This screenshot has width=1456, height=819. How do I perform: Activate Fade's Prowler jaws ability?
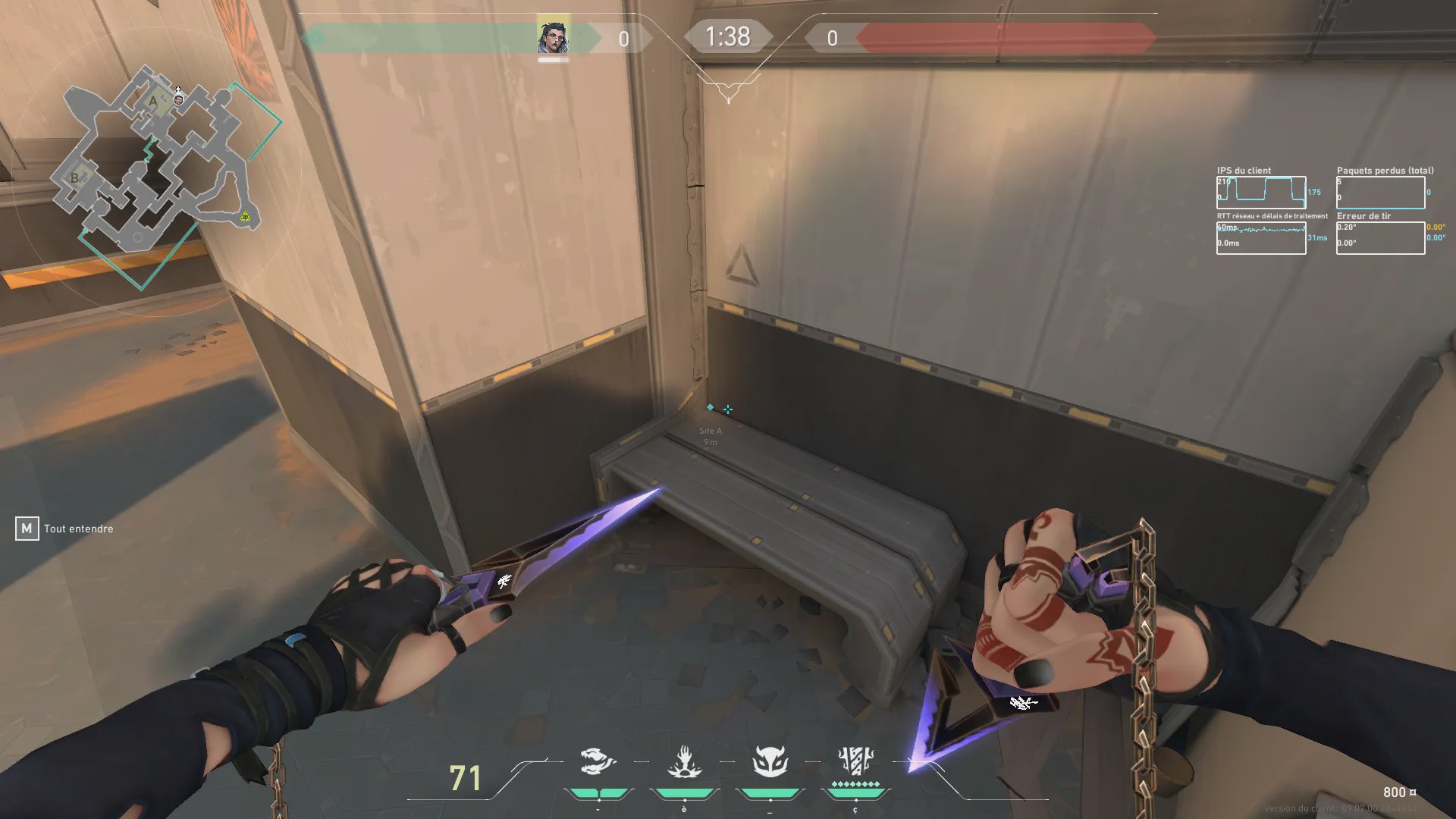click(x=597, y=761)
